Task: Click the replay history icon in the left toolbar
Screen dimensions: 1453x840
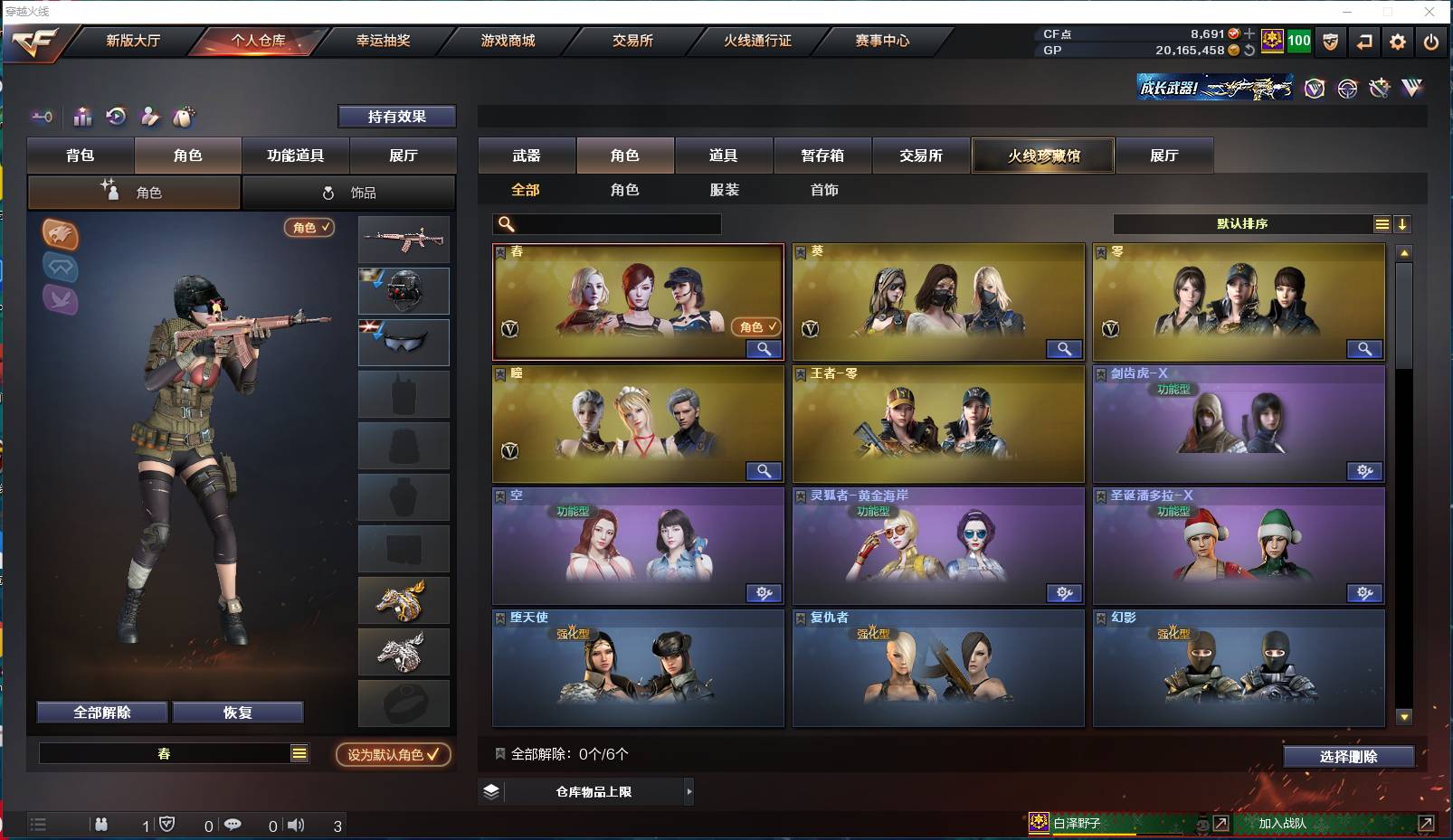Action: point(116,117)
